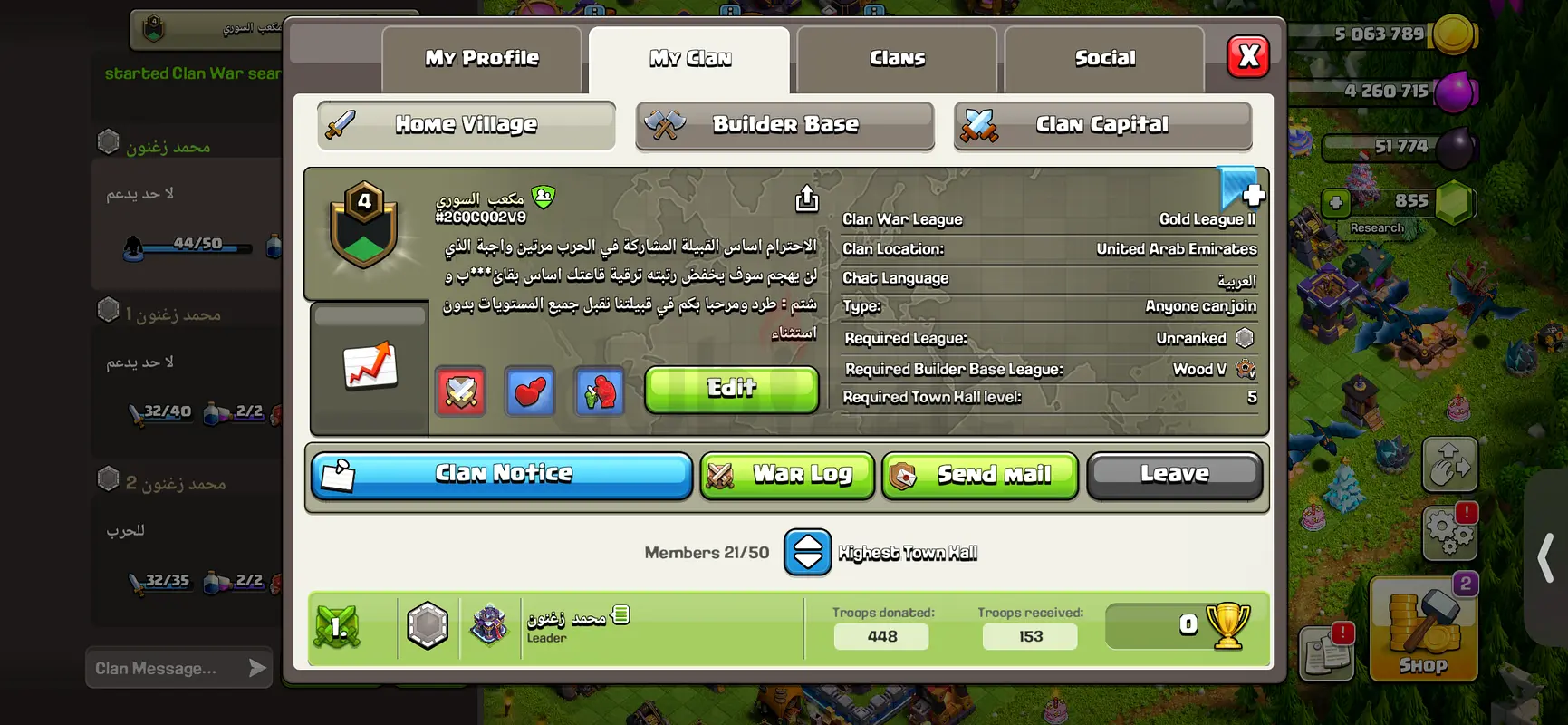Click the green Edit button
This screenshot has width=1568, height=725.
pyautogui.click(x=731, y=389)
